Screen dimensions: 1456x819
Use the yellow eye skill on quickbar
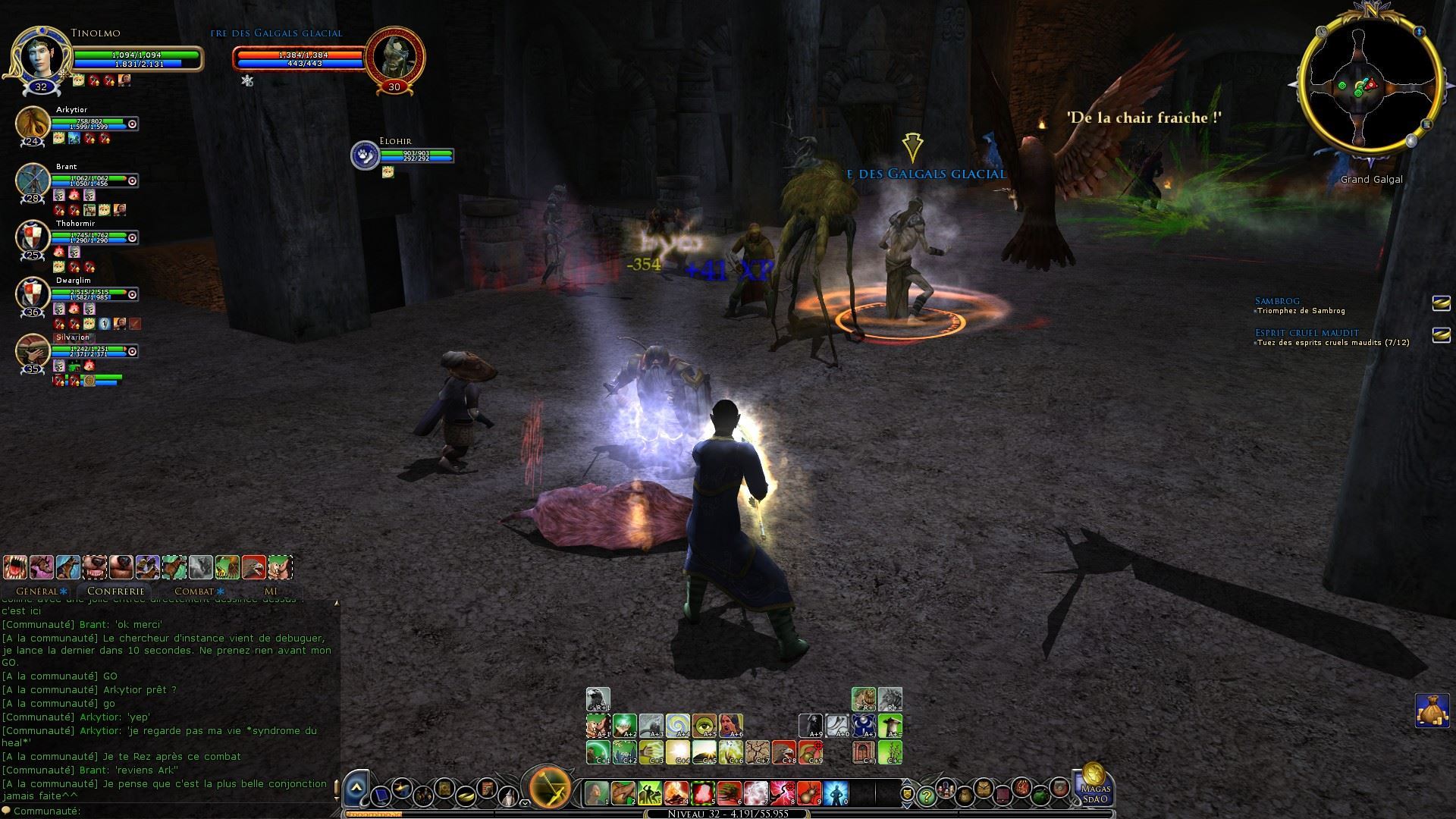[704, 726]
